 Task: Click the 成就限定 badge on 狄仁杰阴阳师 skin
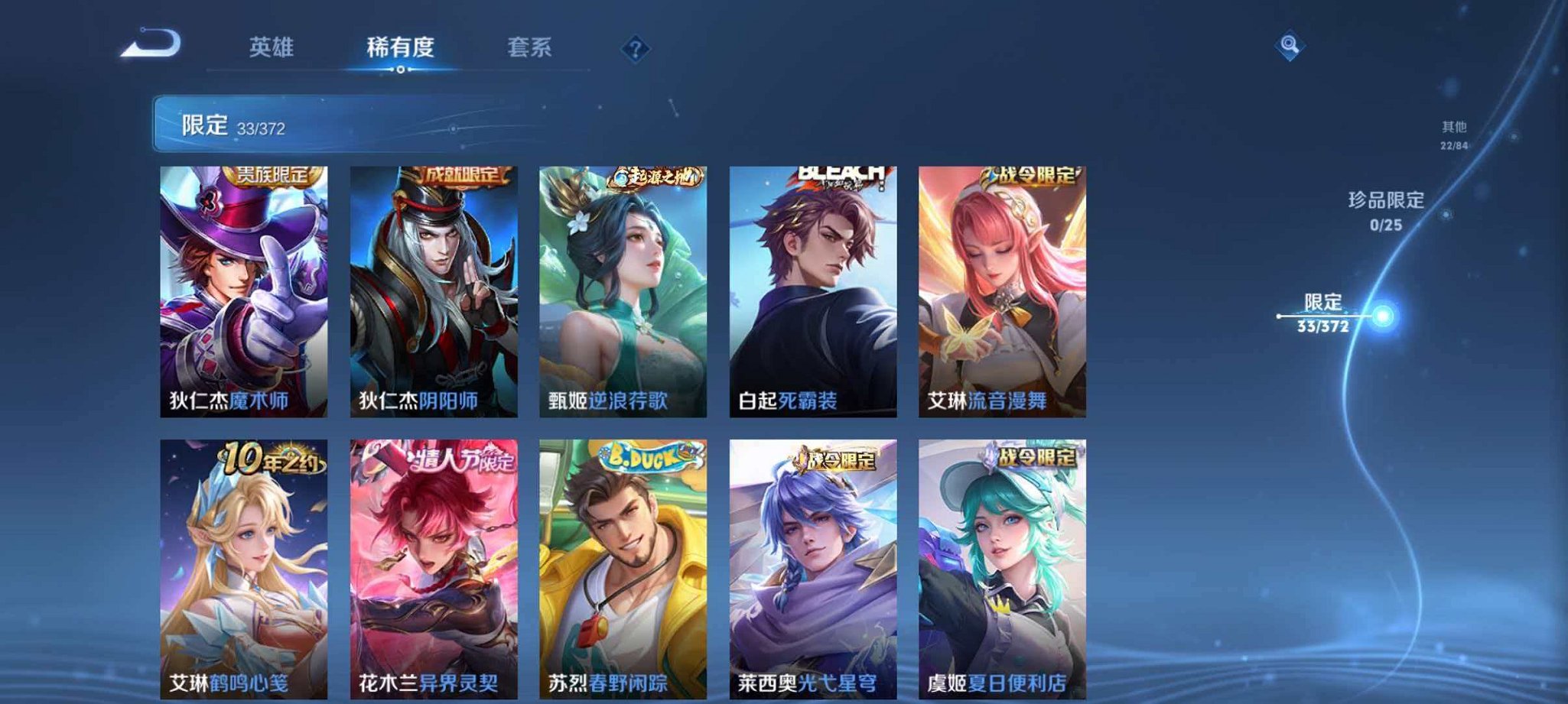pos(460,176)
